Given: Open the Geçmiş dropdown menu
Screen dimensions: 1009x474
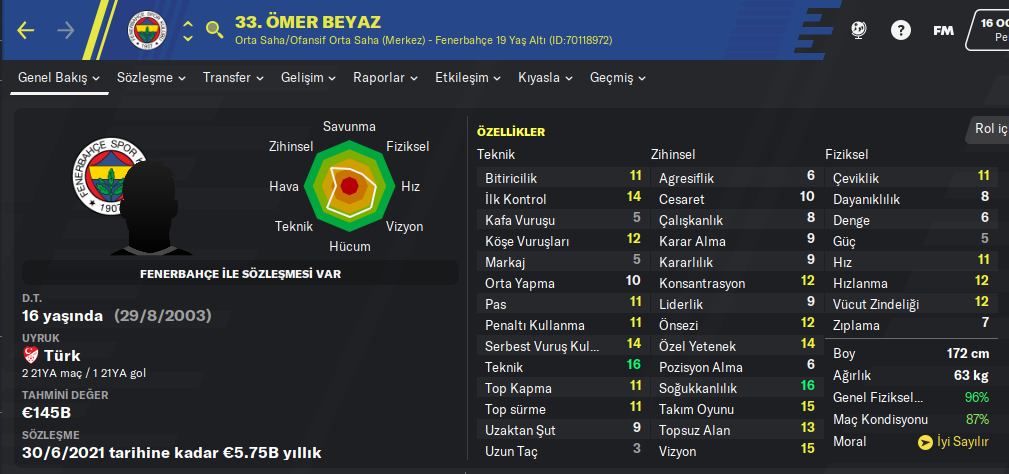Looking at the screenshot, I should tap(617, 77).
